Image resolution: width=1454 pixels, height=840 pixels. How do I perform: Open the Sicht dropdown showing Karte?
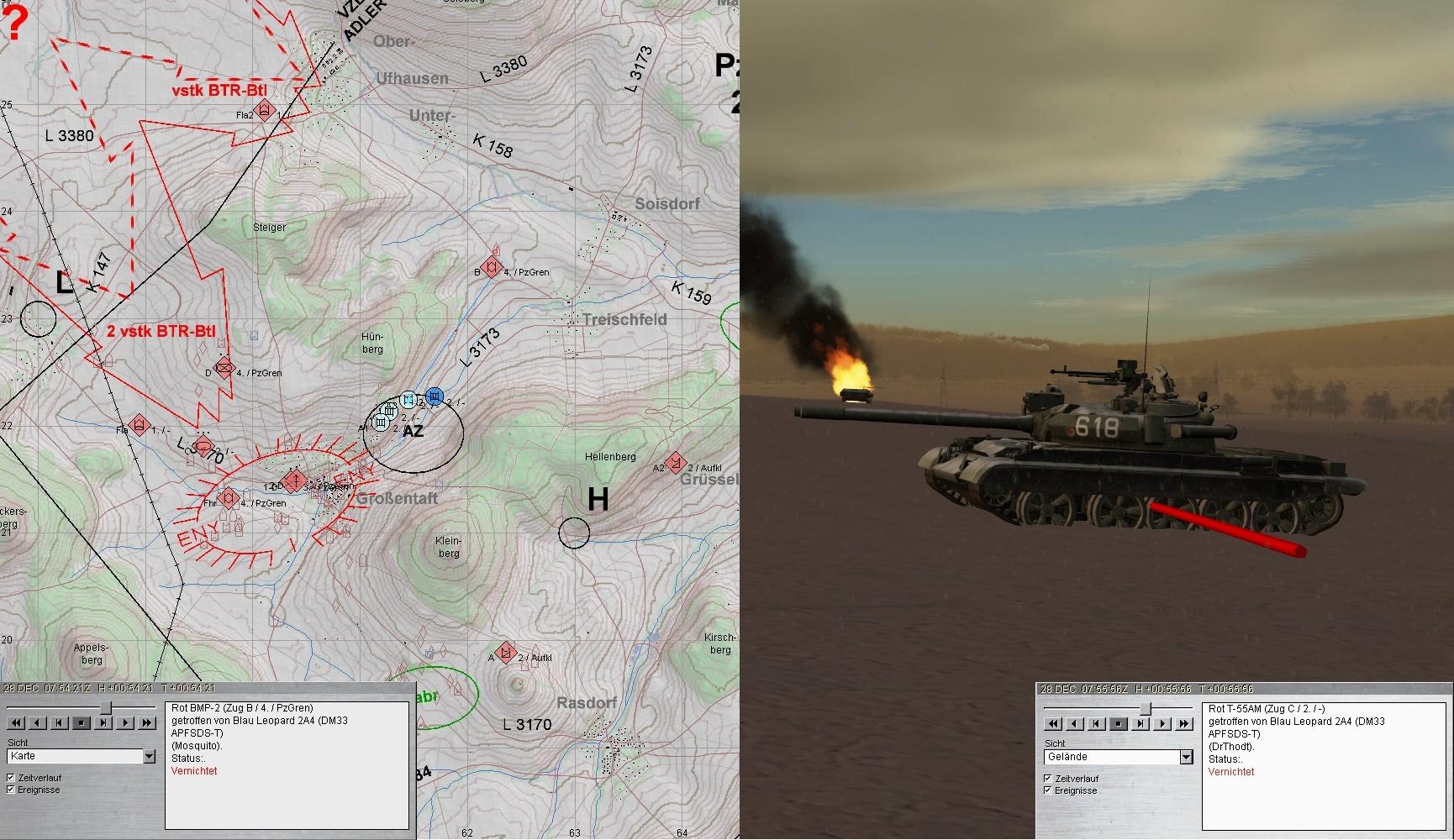pyautogui.click(x=149, y=756)
